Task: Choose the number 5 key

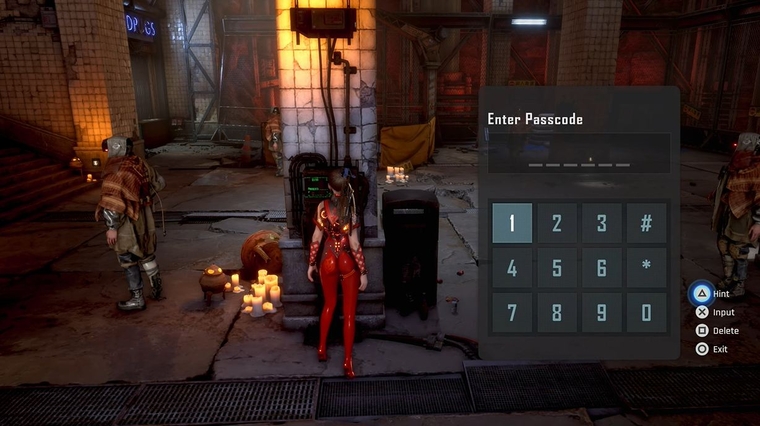Action: (x=557, y=268)
